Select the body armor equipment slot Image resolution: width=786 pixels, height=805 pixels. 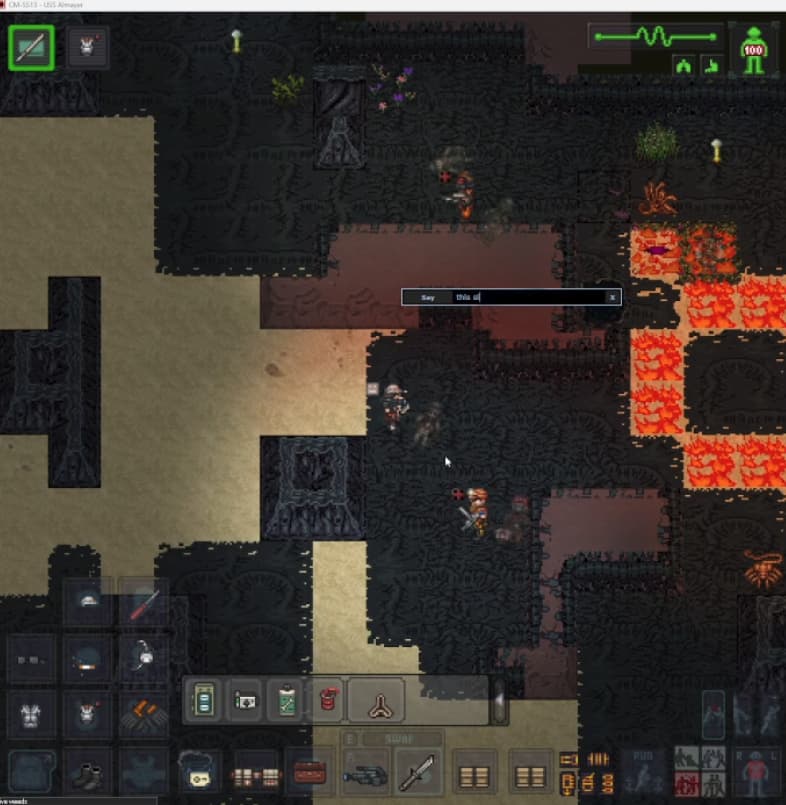point(32,715)
